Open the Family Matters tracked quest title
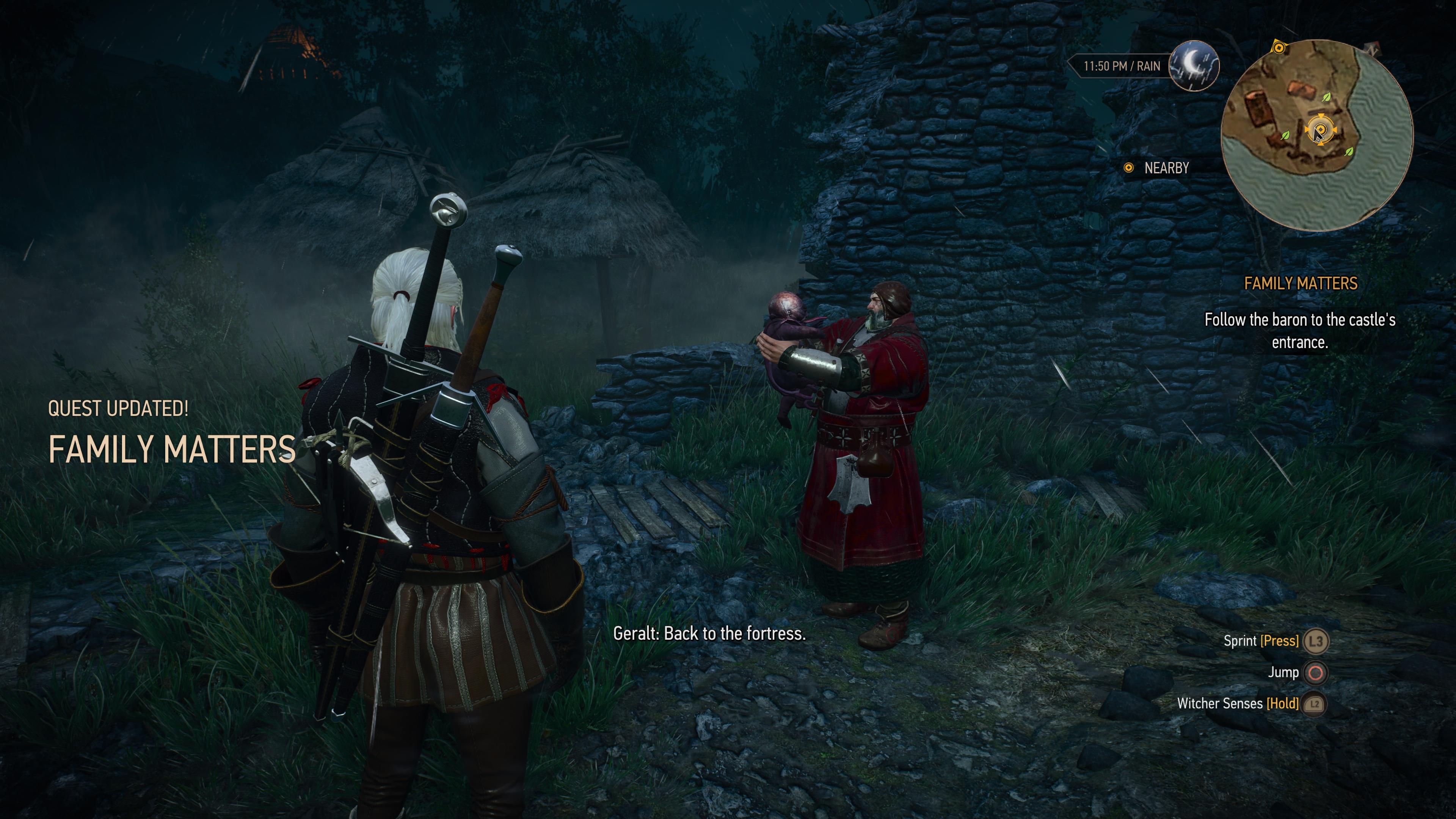1456x819 pixels. (x=1300, y=283)
